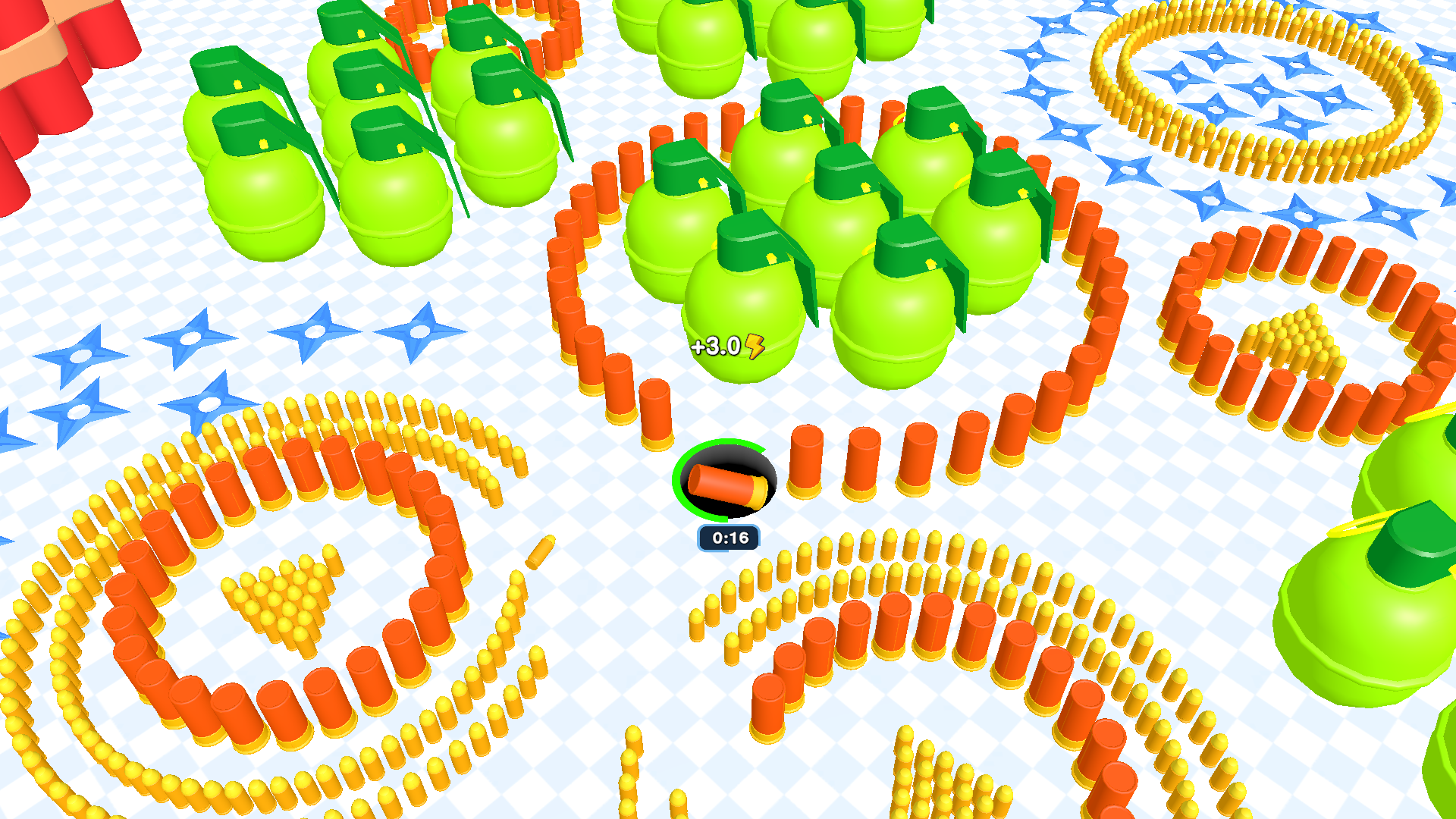This screenshot has width=1456, height=819.
Task: Click the +3.0 lightning bonus text
Action: click(x=720, y=347)
